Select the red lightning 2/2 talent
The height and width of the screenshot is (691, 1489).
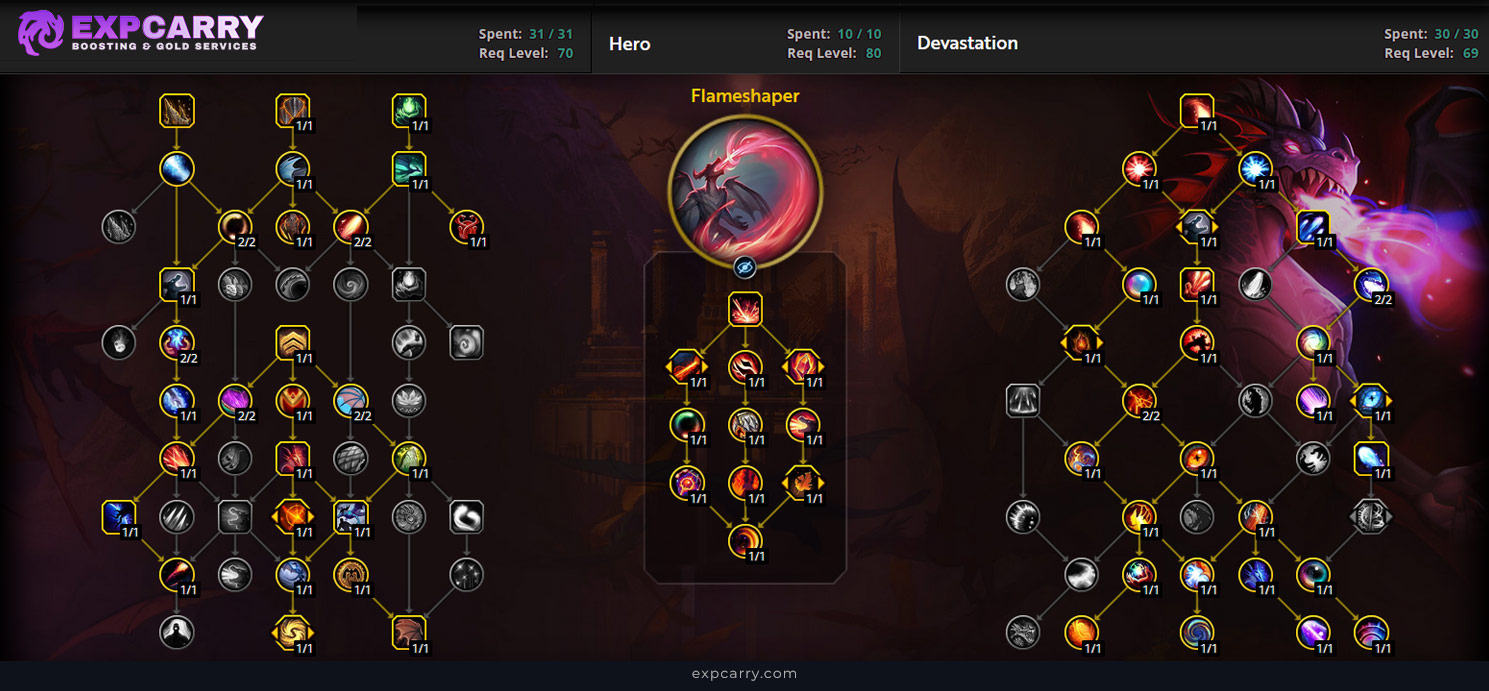tap(1138, 401)
